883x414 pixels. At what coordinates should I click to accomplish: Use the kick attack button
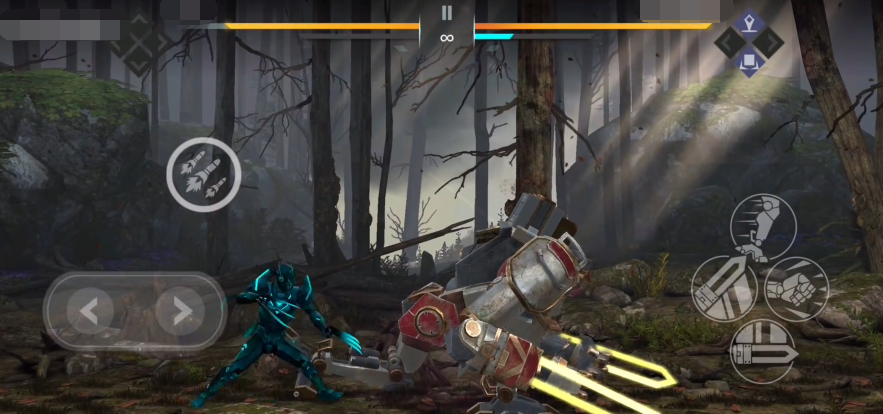tap(763, 227)
